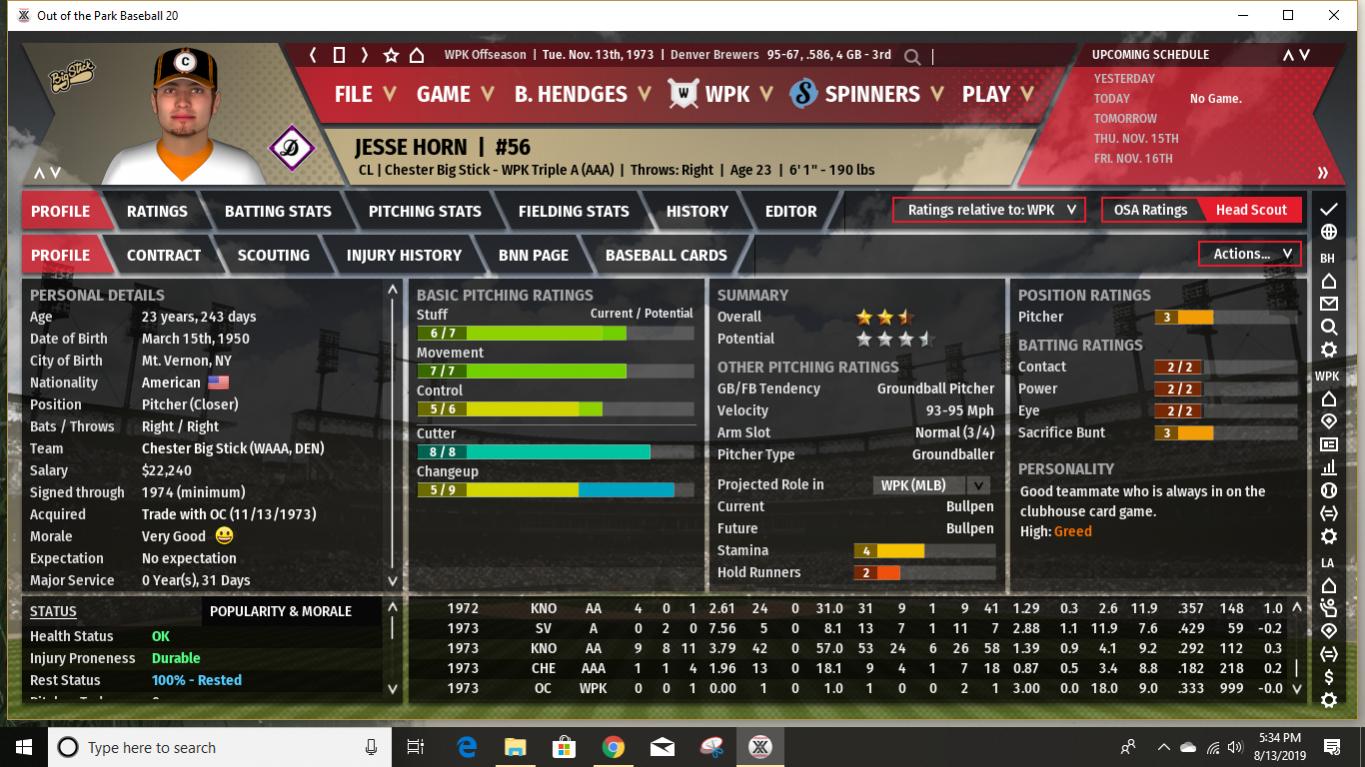Switch to the PITCHING STATS tab

pos(424,210)
